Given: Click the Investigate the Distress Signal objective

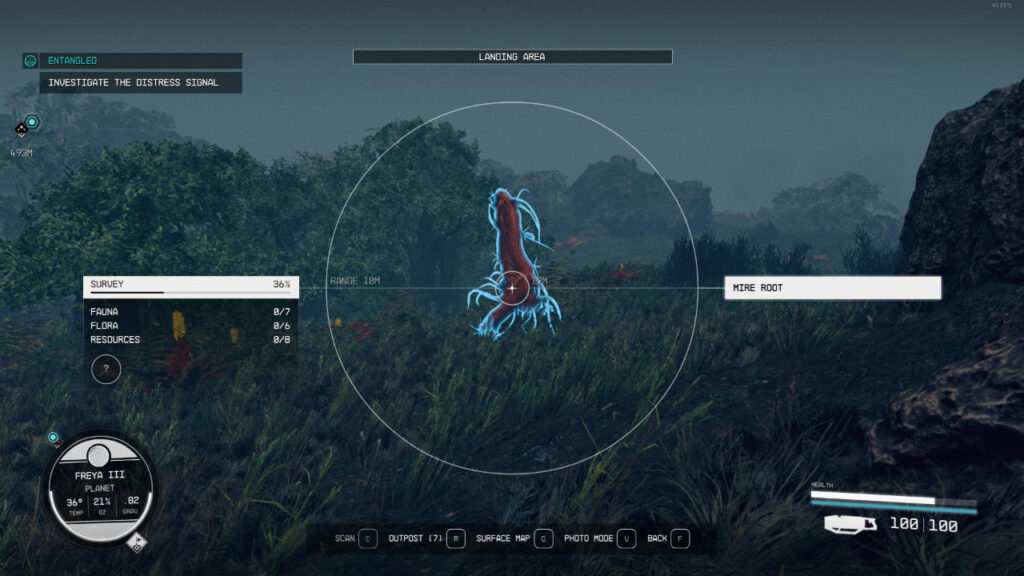Looking at the screenshot, I should coord(140,82).
